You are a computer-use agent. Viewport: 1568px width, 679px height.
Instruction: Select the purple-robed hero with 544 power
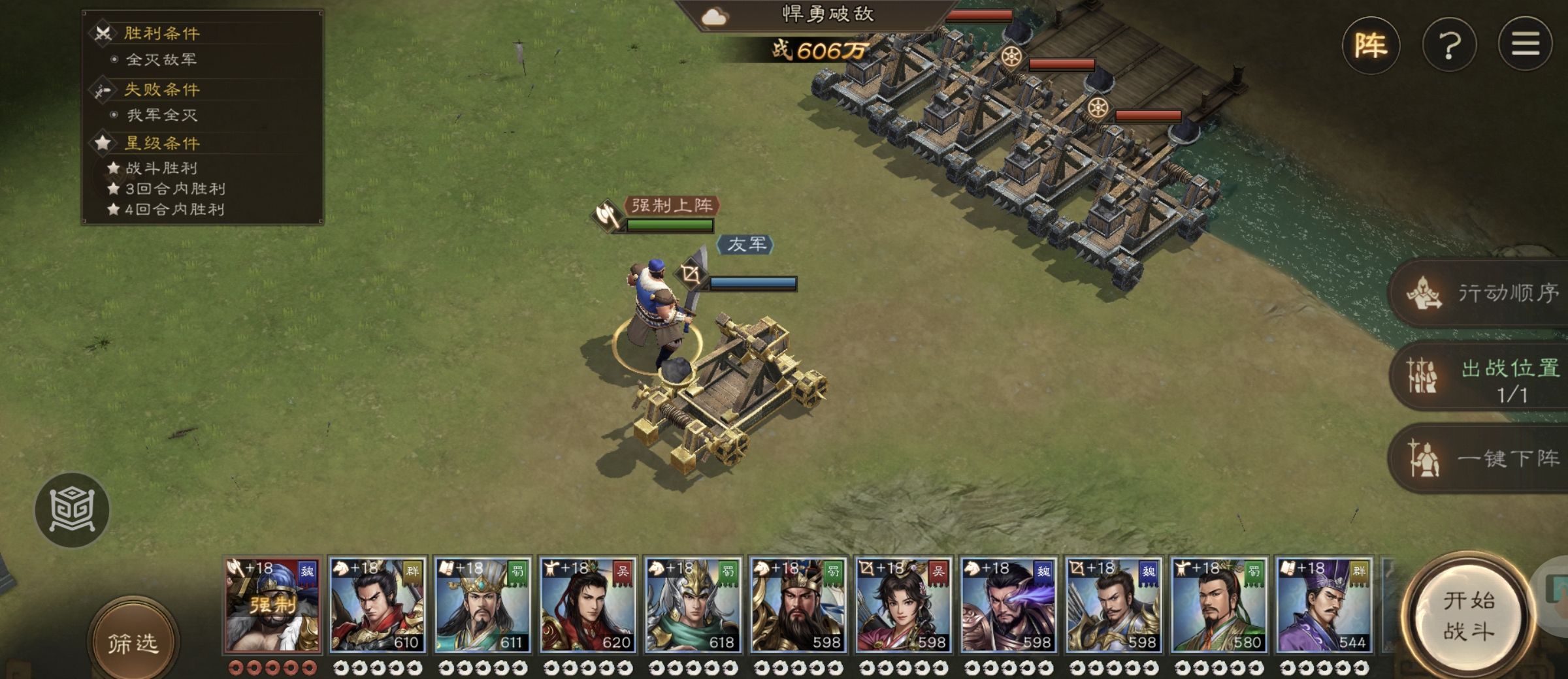pyautogui.click(x=1324, y=605)
